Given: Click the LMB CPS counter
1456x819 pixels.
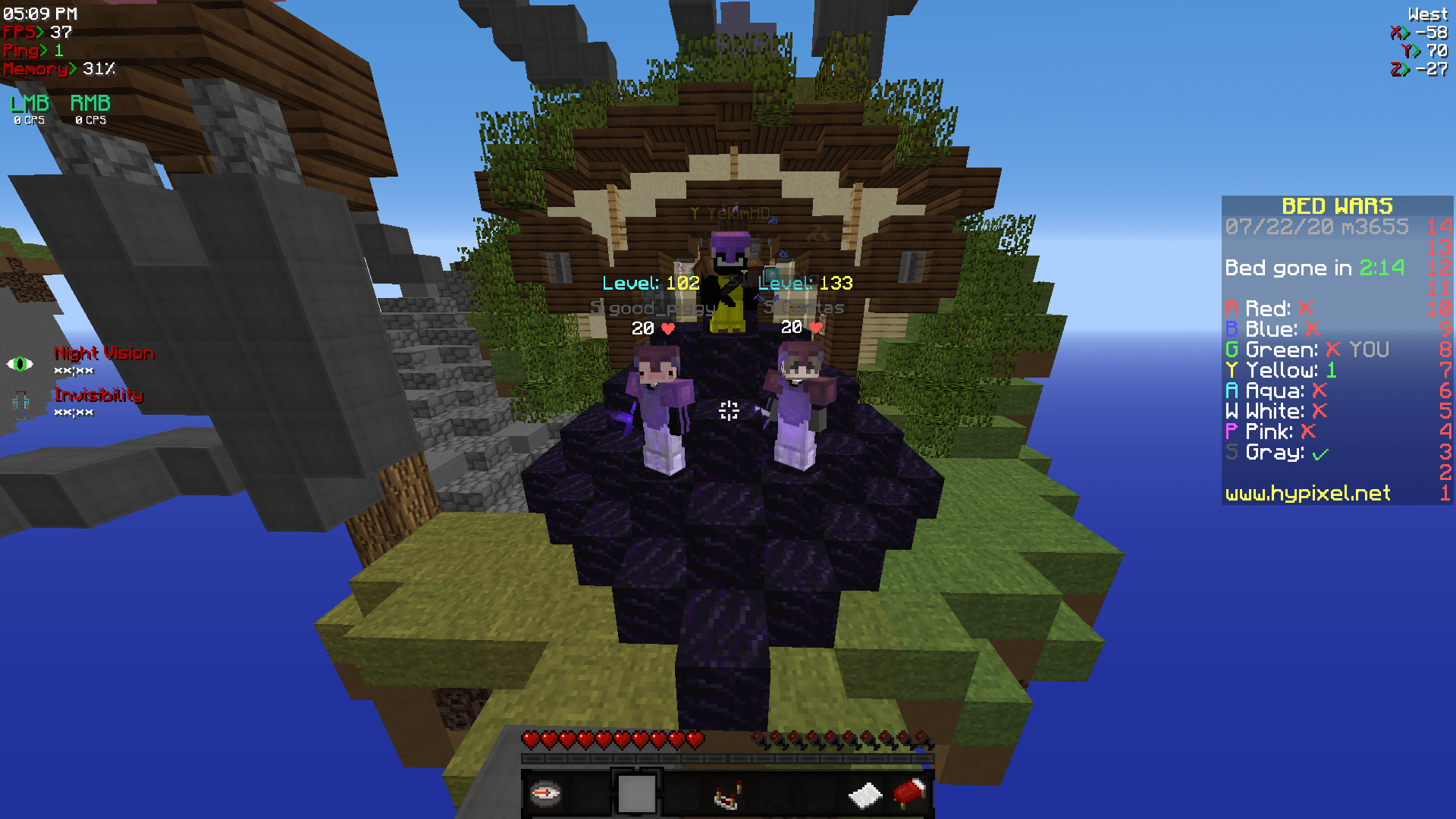Looking at the screenshot, I should 28,111.
